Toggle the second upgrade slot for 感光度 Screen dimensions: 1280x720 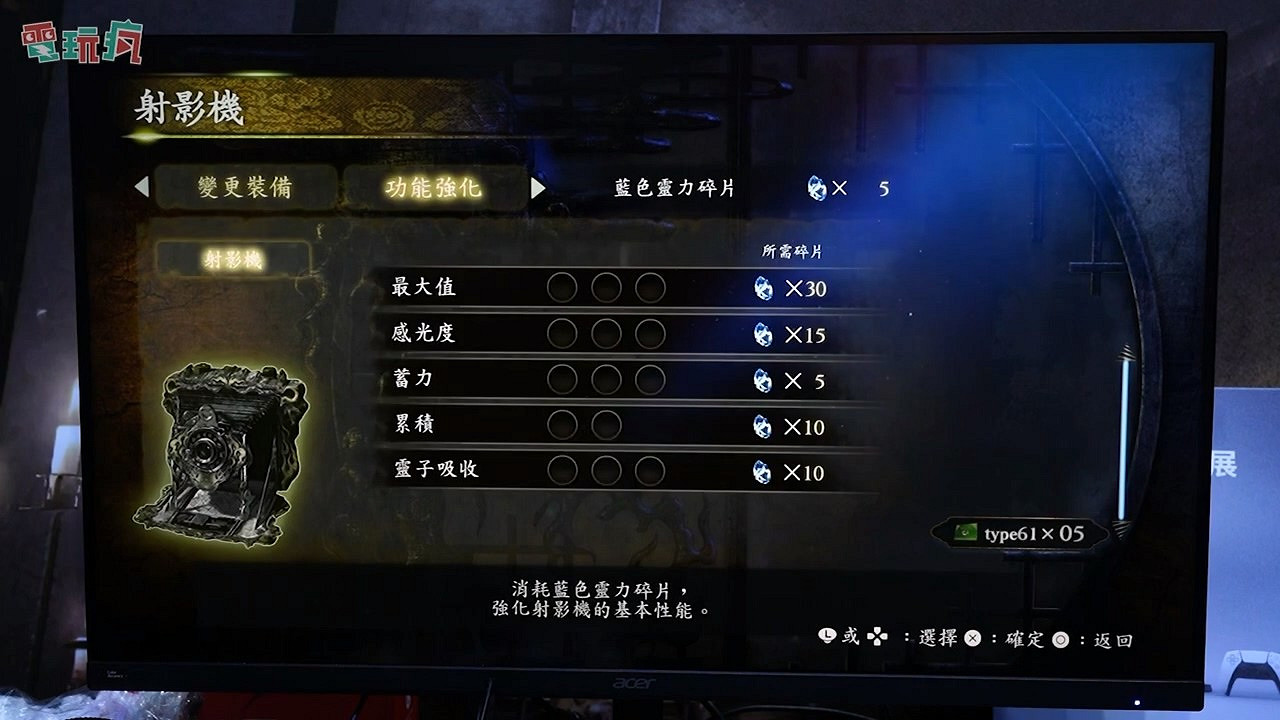(x=605, y=333)
